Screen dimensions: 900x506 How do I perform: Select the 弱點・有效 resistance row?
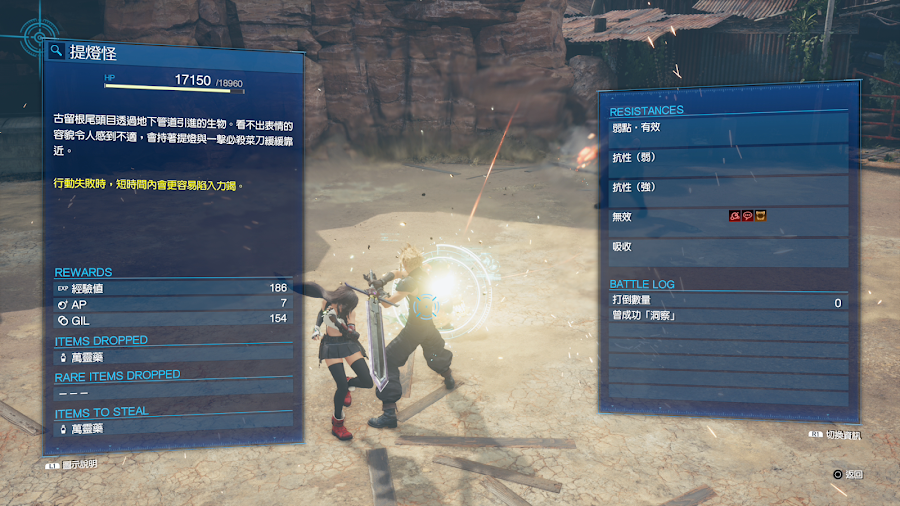(x=728, y=128)
